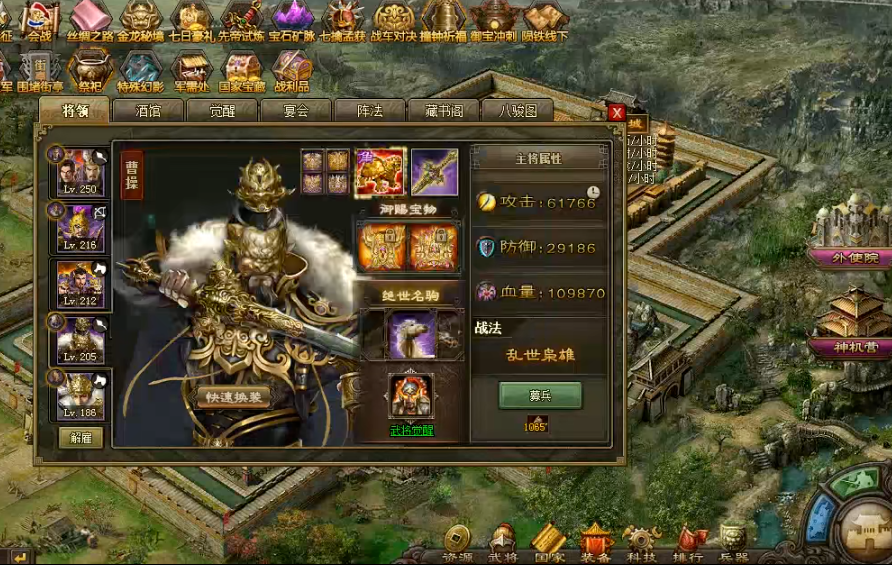This screenshot has height=565, width=892.
Task: Switch to the 酒馆 tab
Action: [148, 111]
